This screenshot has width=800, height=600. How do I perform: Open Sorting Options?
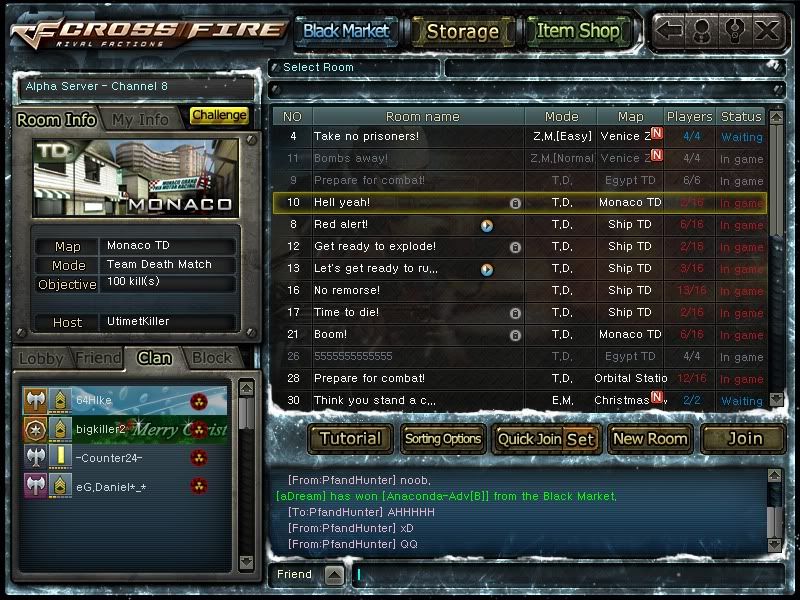click(x=443, y=438)
